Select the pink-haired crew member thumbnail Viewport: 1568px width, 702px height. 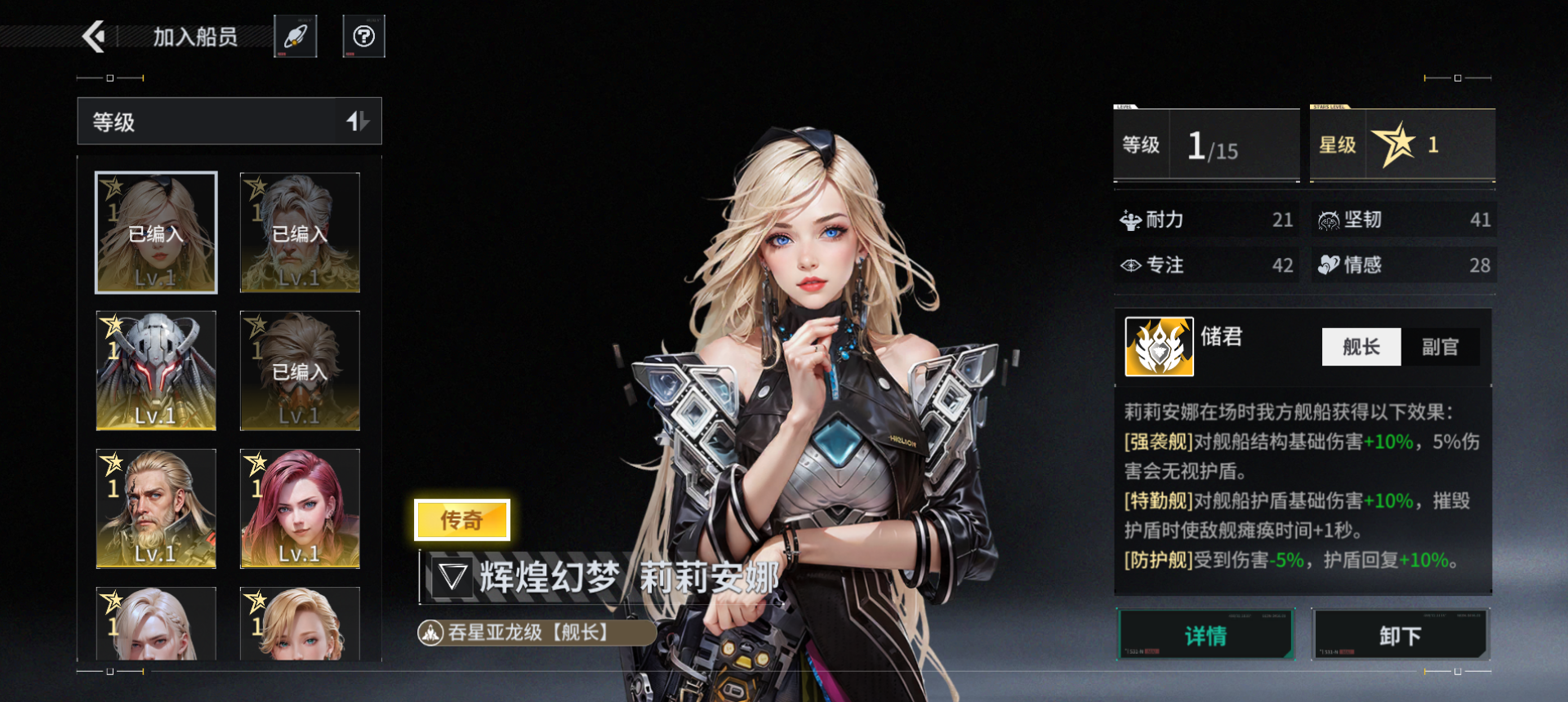[x=299, y=509]
